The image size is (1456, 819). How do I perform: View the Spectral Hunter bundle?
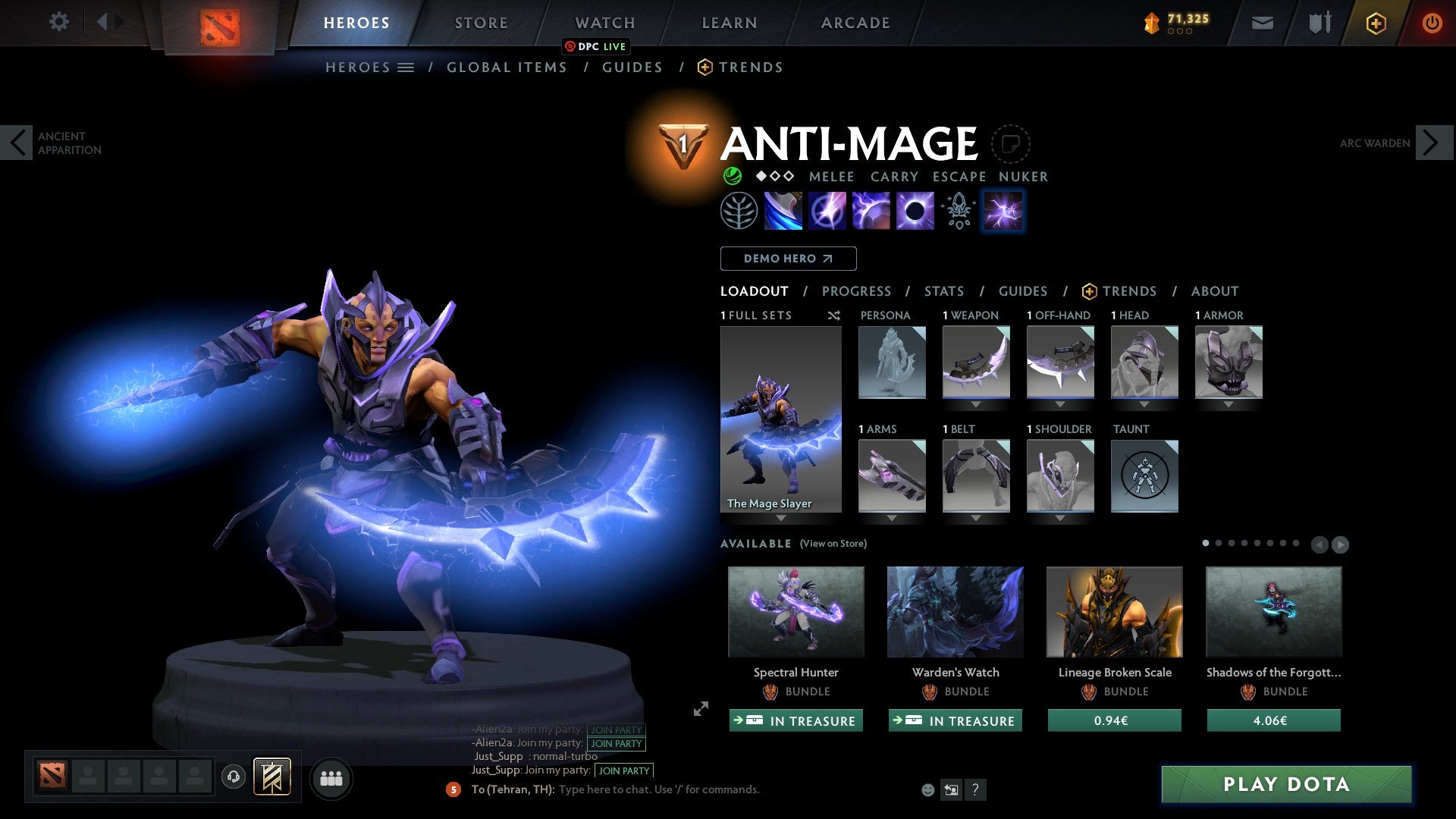click(x=795, y=612)
